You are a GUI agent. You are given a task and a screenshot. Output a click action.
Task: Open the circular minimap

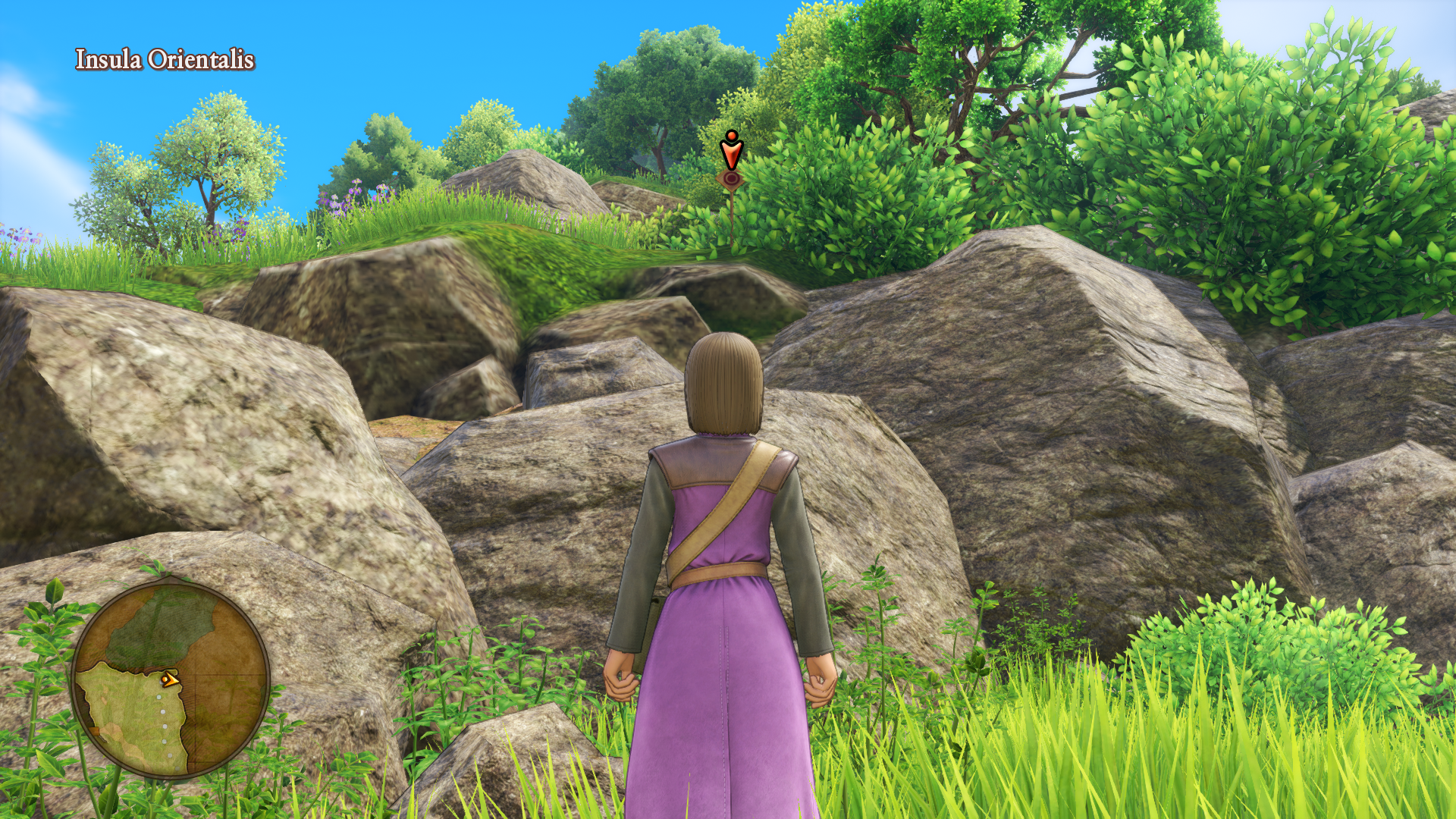(x=171, y=679)
